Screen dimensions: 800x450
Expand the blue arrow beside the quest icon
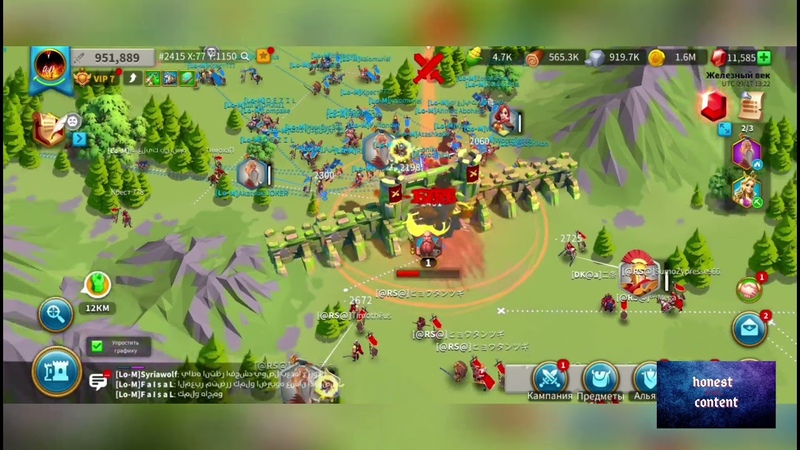pyautogui.click(x=80, y=139)
